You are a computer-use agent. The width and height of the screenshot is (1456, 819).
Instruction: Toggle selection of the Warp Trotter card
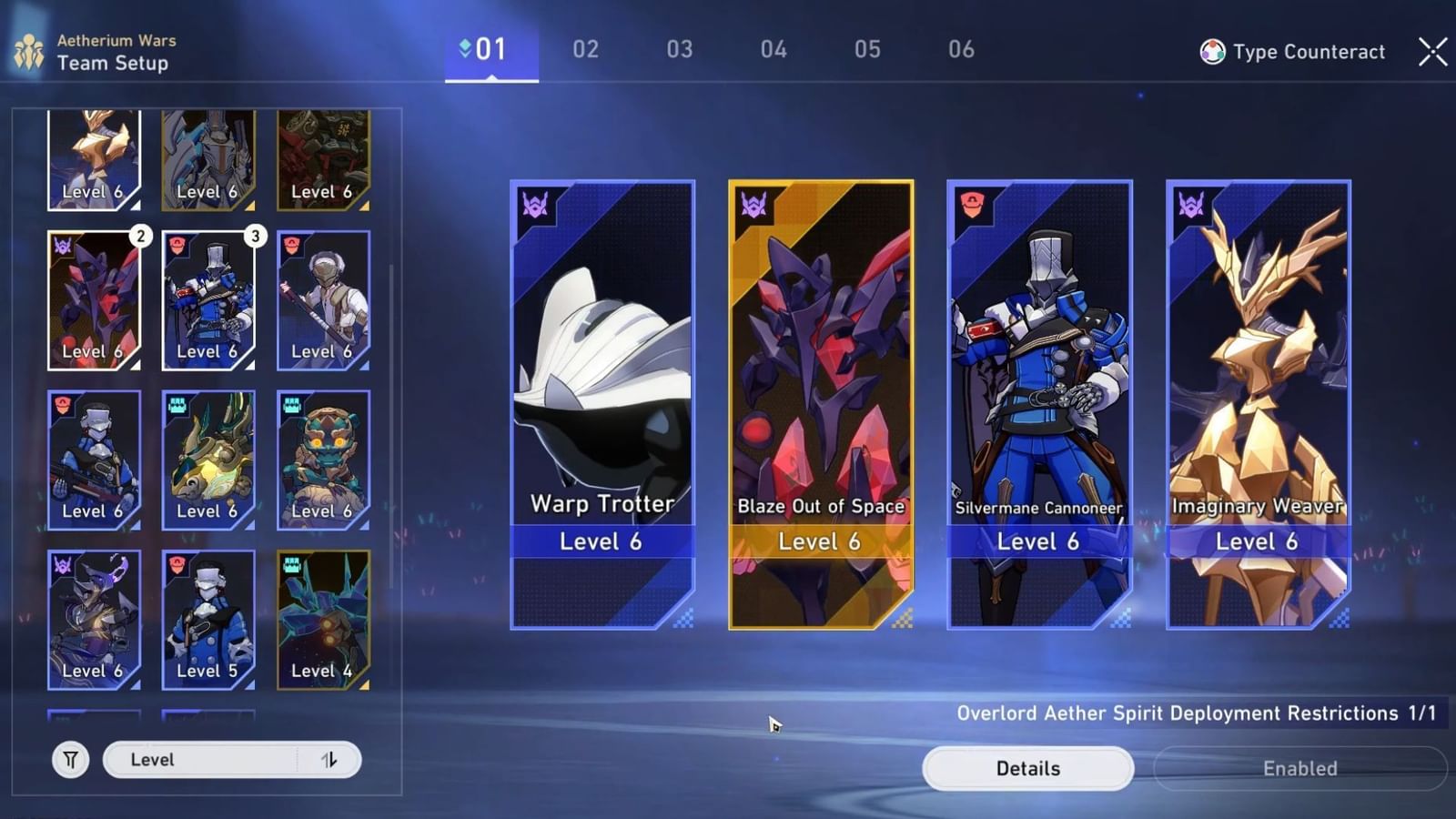[x=601, y=400]
